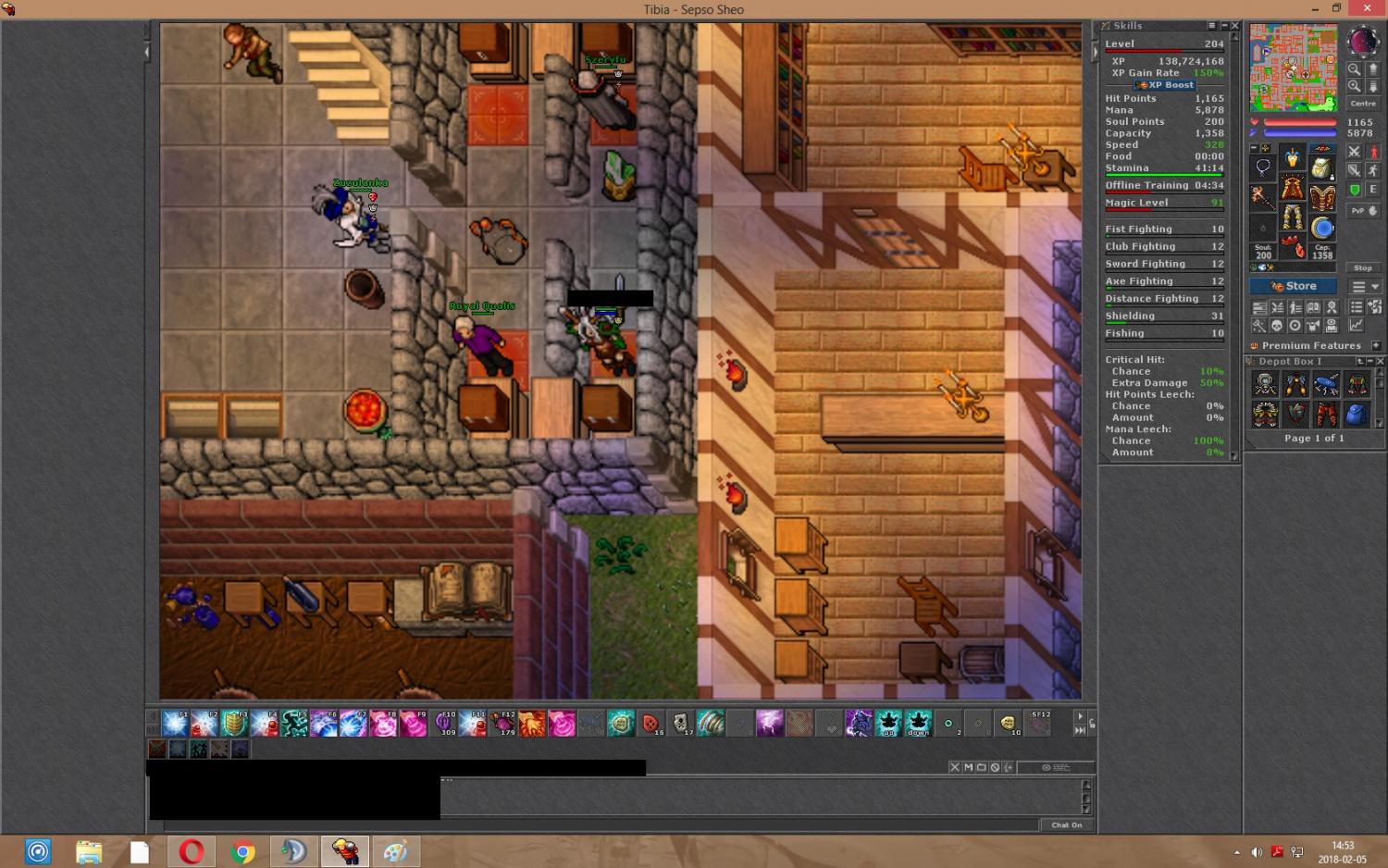
Task: Use the F10 purple potion with 309 charges
Action: [444, 723]
